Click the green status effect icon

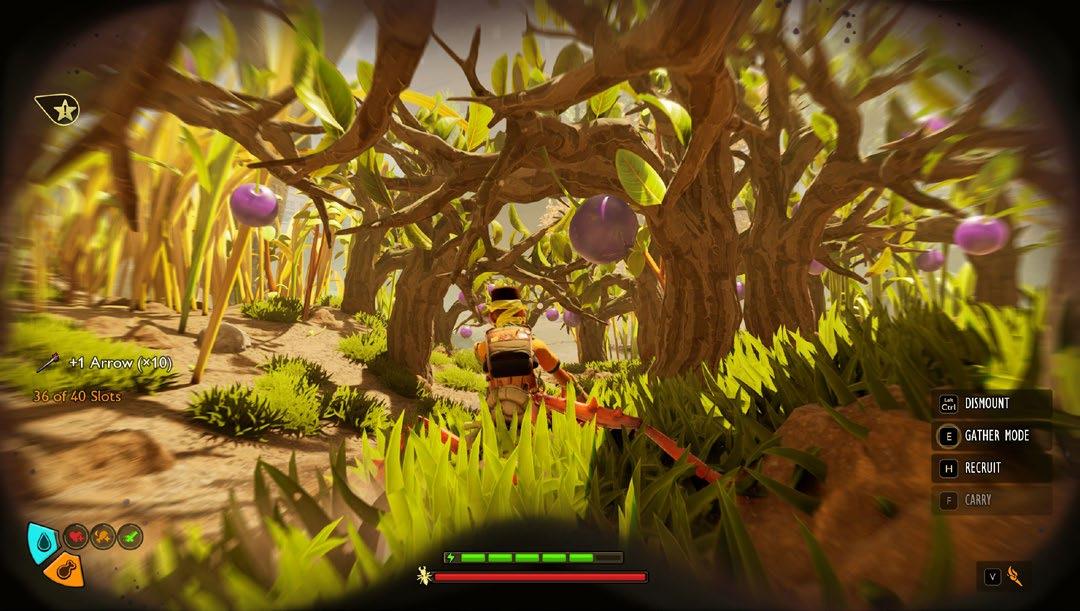130,537
